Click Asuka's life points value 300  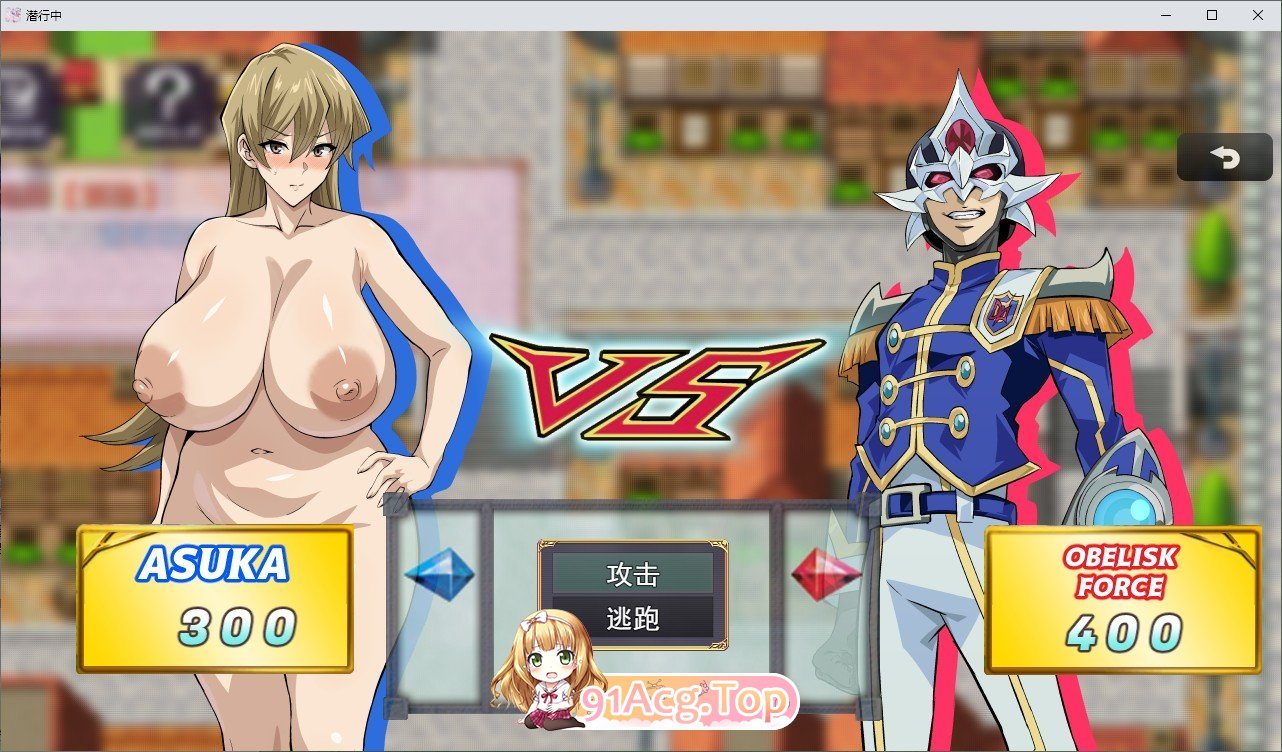click(x=236, y=625)
